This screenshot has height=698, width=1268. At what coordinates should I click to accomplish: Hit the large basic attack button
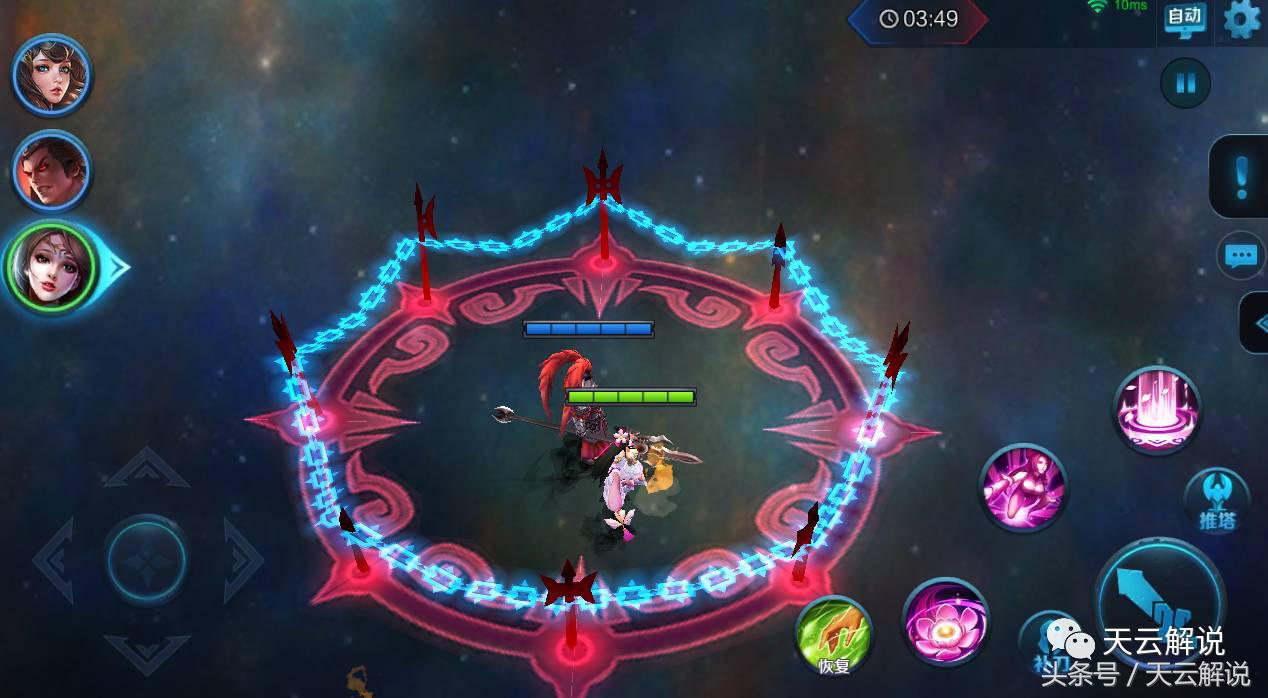coord(1159,600)
